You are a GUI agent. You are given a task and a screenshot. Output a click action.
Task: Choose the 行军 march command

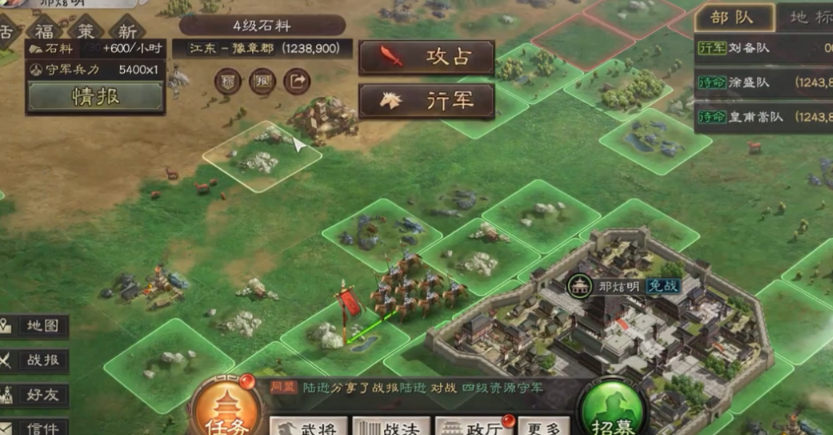pos(427,100)
